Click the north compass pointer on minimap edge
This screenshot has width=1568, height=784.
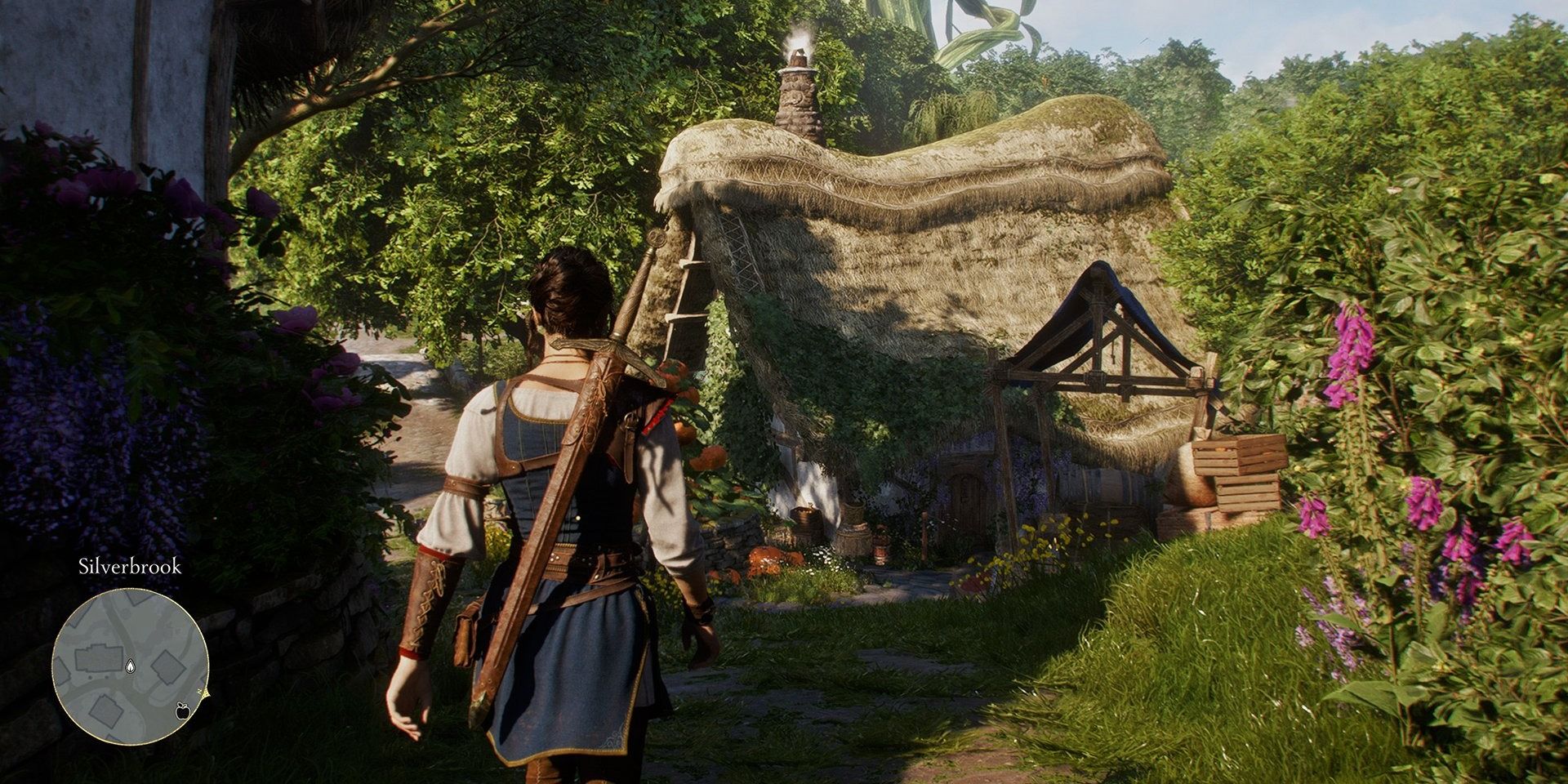[206, 693]
